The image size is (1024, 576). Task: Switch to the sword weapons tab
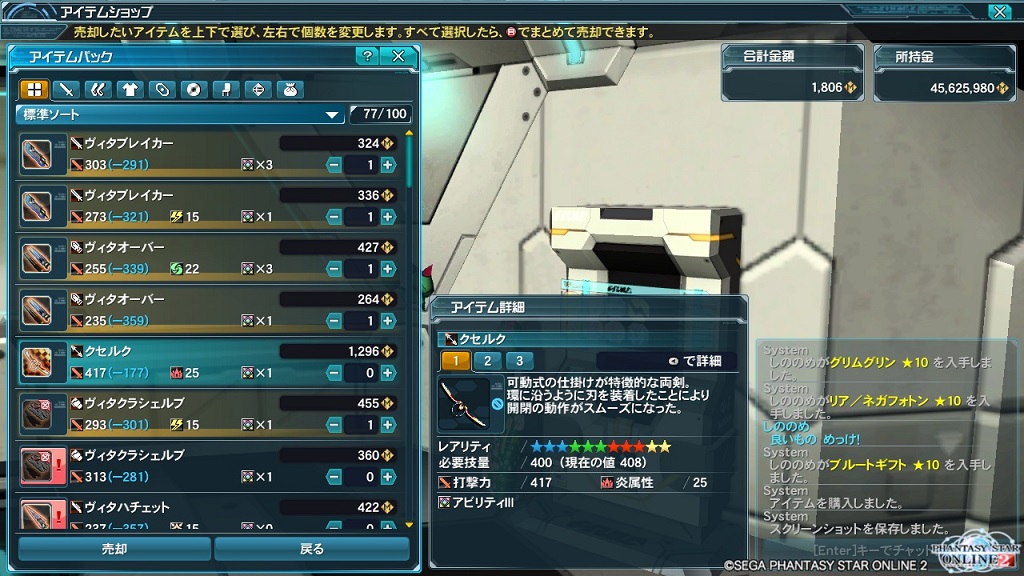coord(66,89)
